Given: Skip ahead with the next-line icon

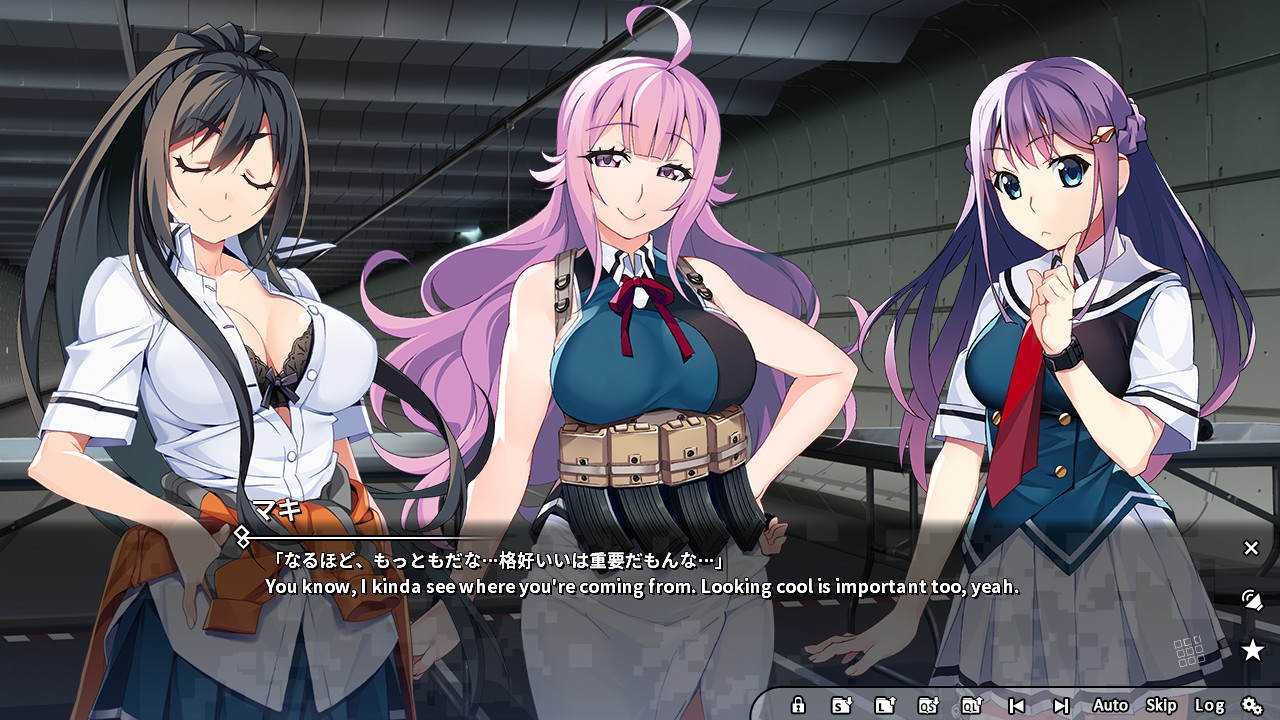Looking at the screenshot, I should (1061, 705).
